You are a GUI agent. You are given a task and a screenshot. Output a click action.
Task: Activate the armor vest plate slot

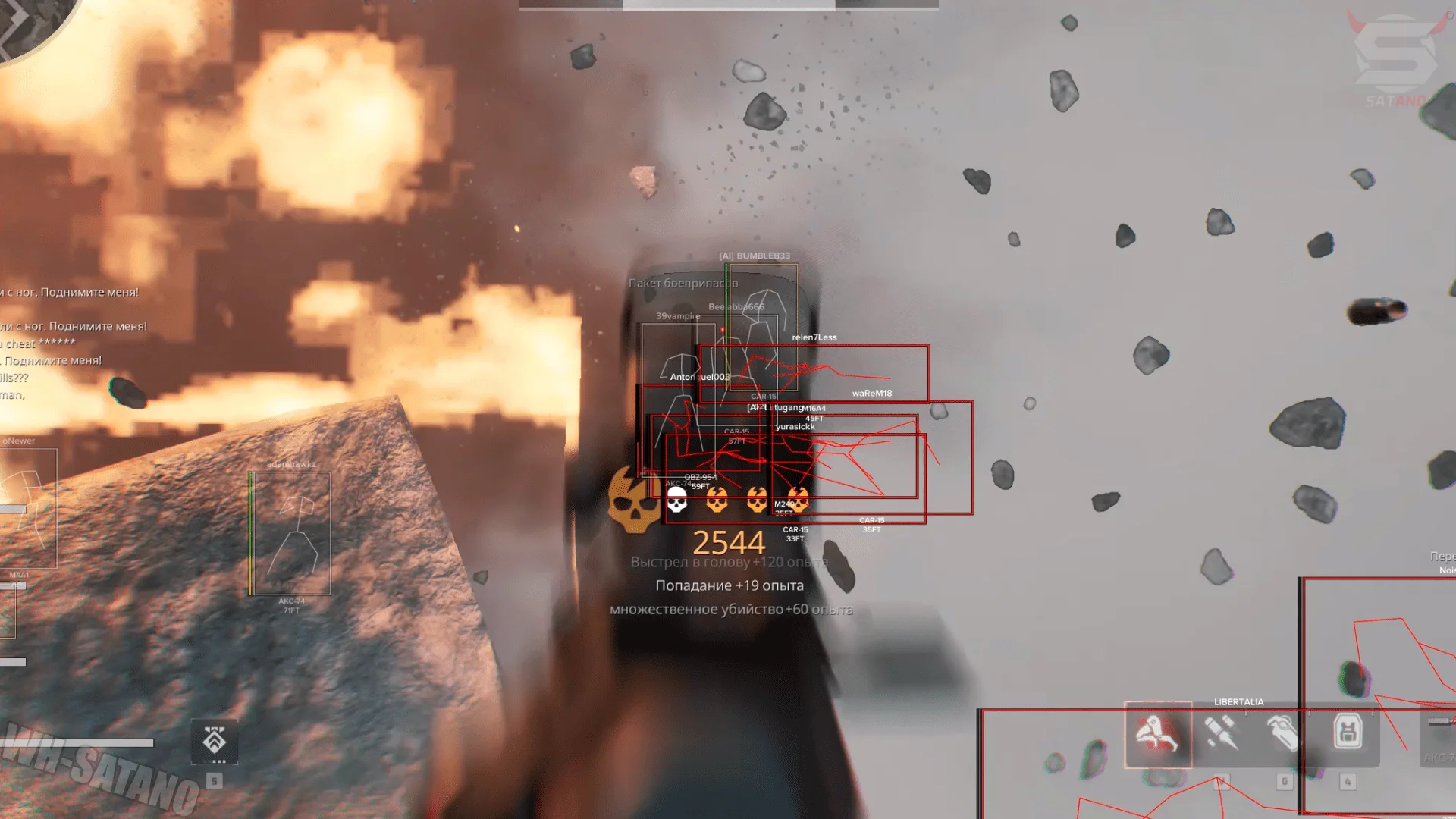pyautogui.click(x=1348, y=733)
